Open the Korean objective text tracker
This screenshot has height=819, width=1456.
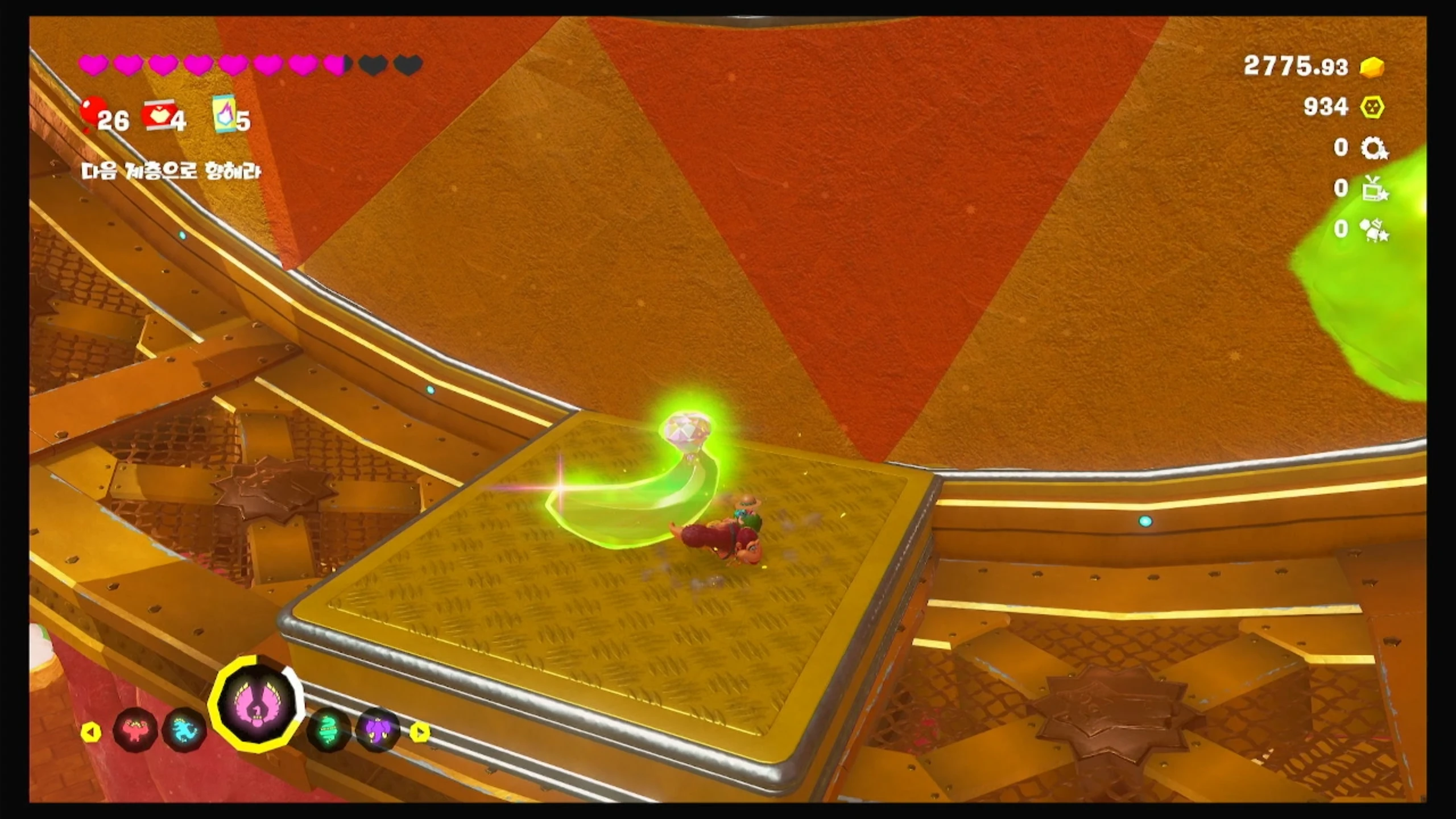coord(171,171)
